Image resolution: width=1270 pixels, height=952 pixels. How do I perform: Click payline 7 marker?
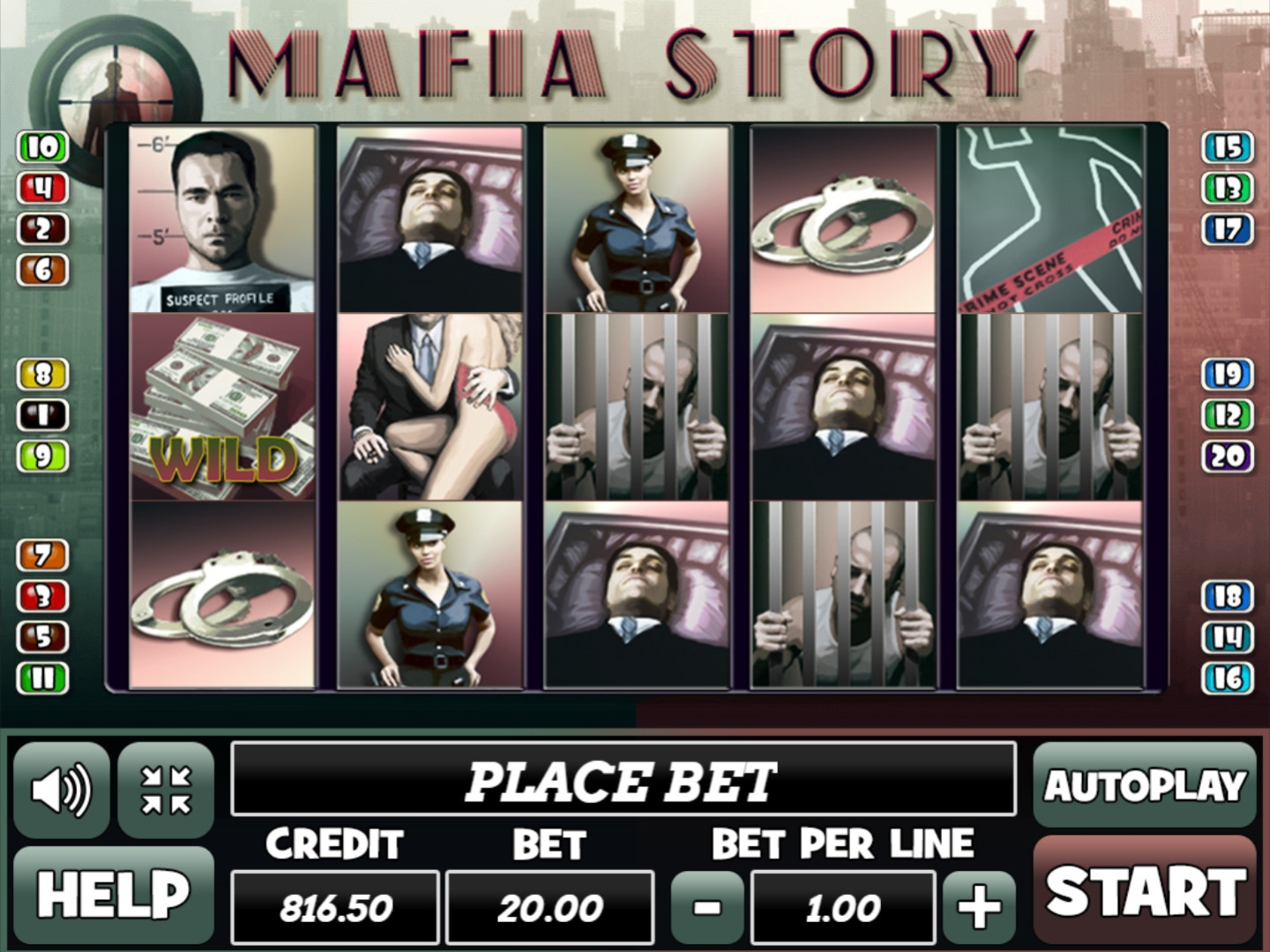(42, 555)
